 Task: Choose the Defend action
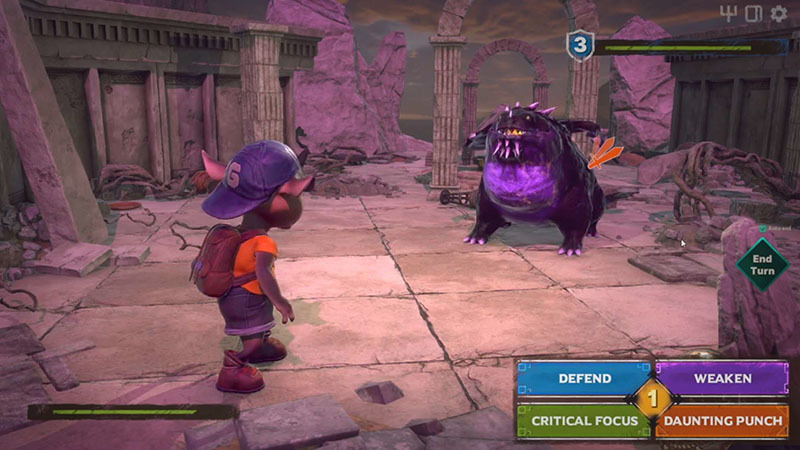click(584, 379)
